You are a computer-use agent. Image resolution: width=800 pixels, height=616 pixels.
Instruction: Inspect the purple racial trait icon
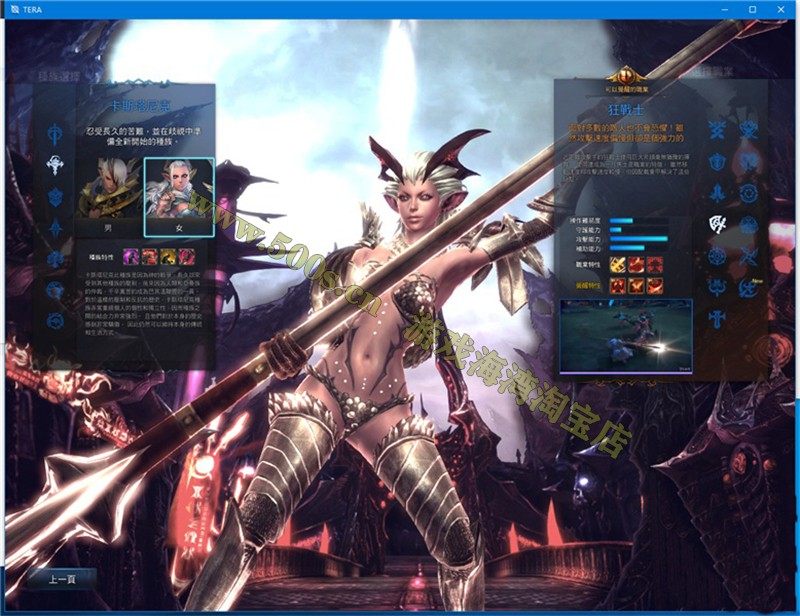(x=130, y=256)
